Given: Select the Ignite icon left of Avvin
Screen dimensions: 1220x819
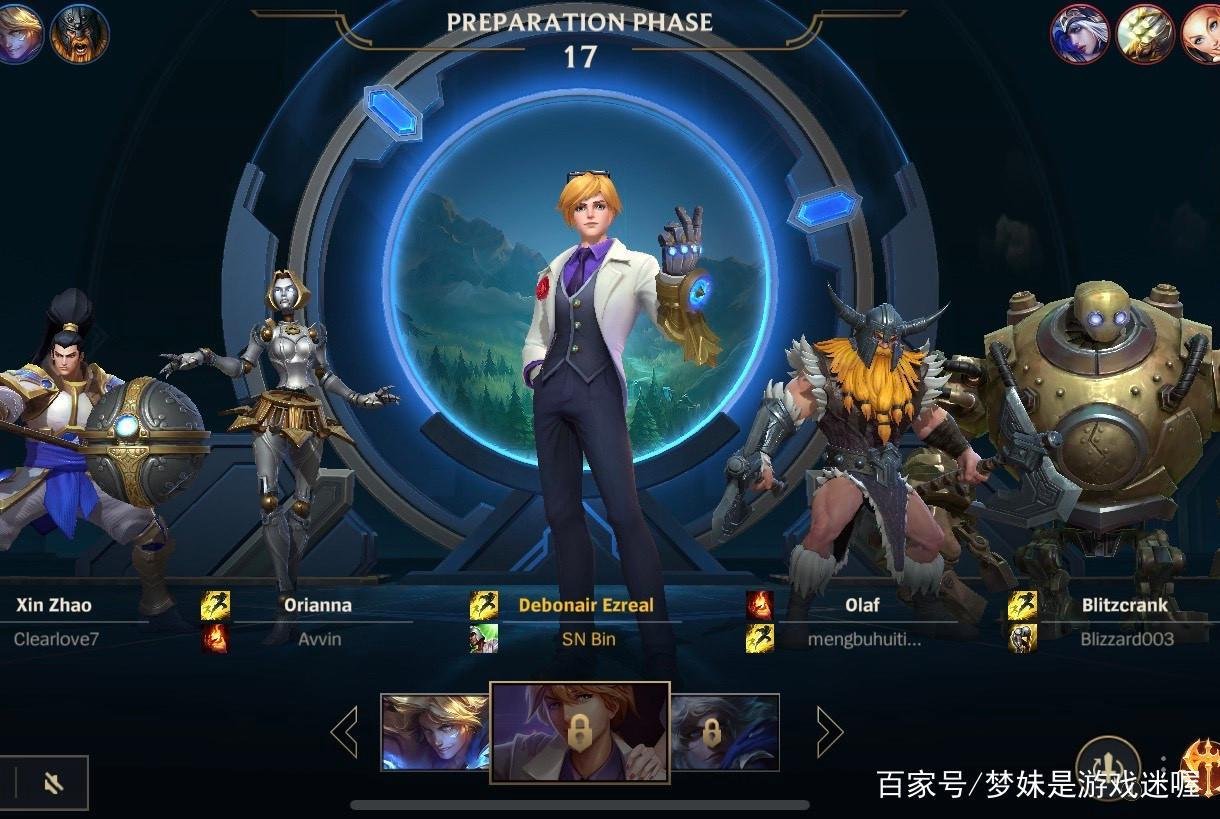Looking at the screenshot, I should pyautogui.click(x=215, y=638).
